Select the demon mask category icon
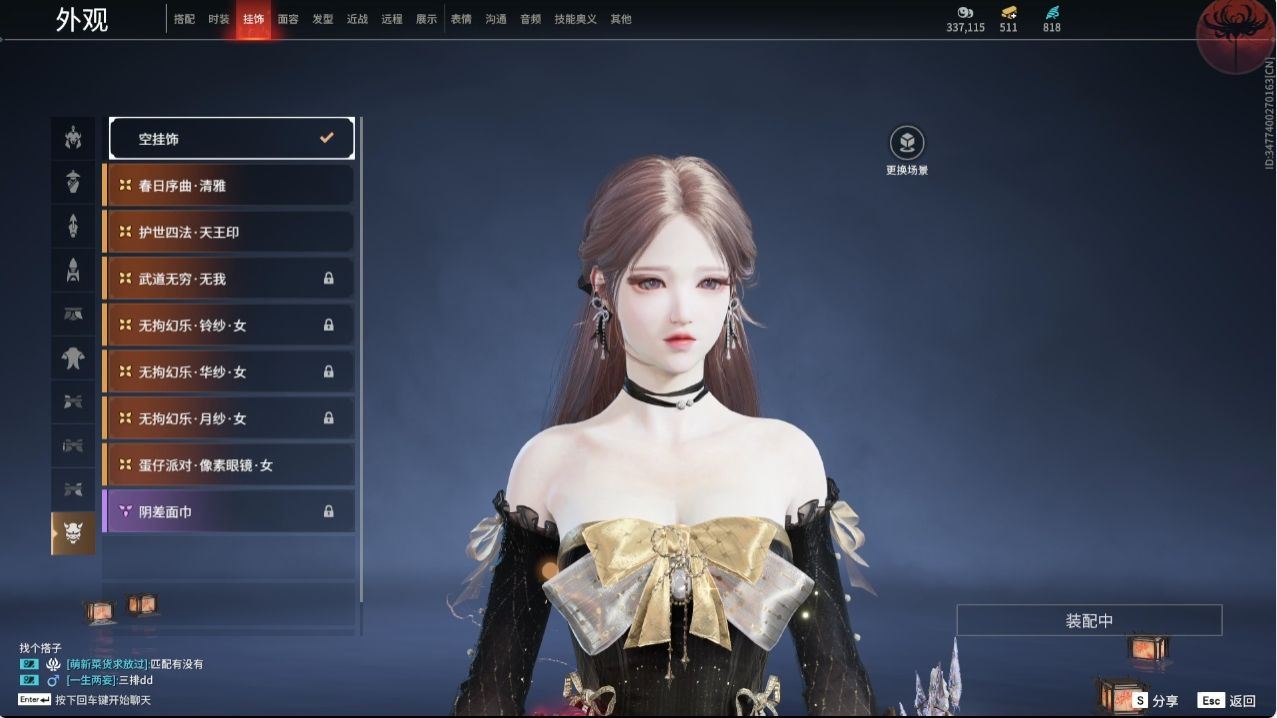This screenshot has height=718, width=1277. [x=73, y=533]
